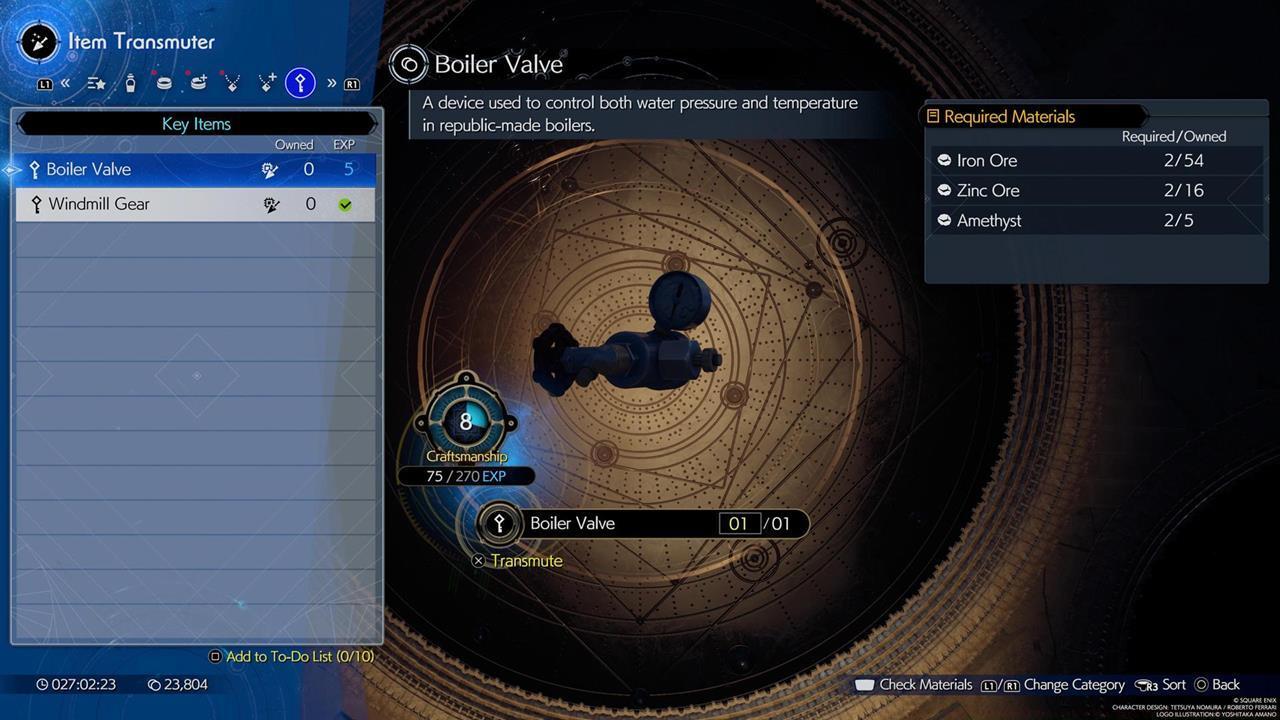Click the Boiler Valve quantity field
This screenshot has height=720, width=1280.
(x=741, y=523)
